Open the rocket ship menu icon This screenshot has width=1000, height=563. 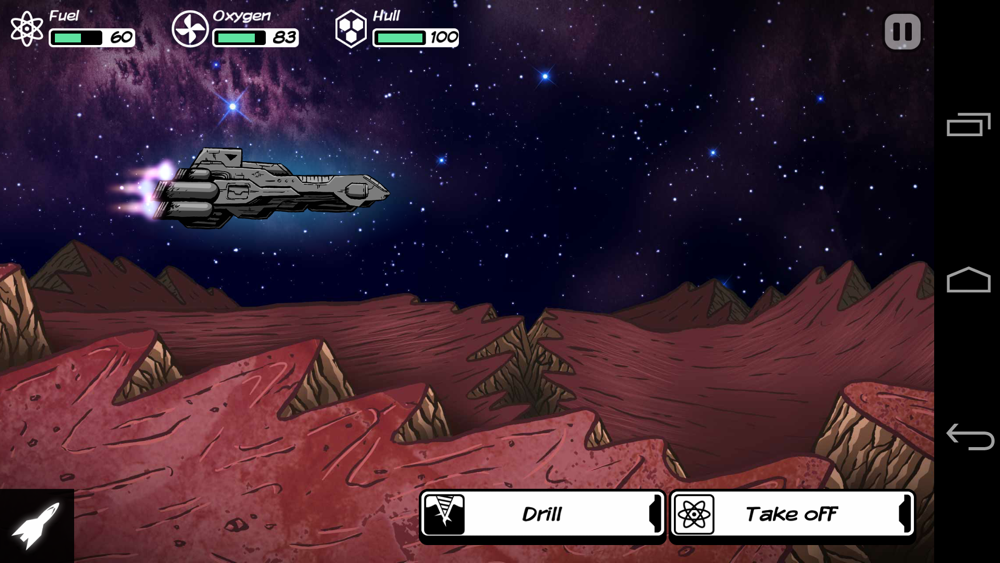[36, 525]
